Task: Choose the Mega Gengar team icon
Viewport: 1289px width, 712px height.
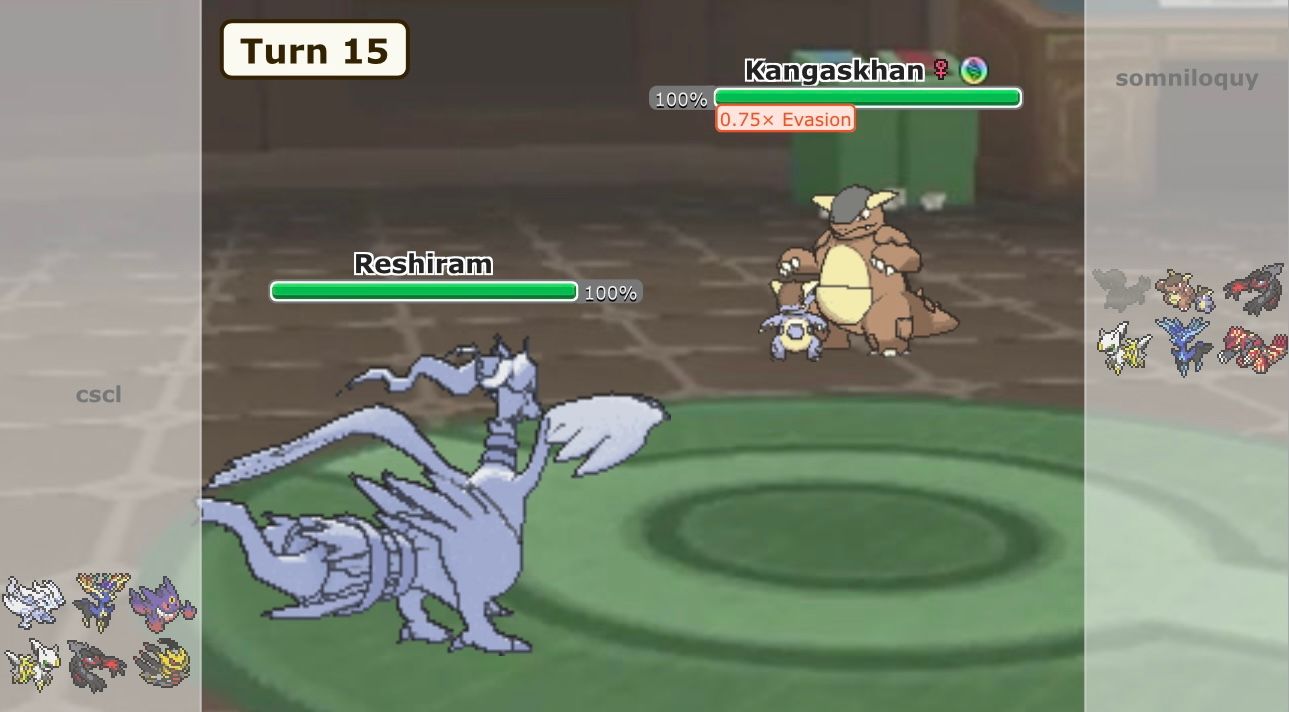Action: pyautogui.click(x=162, y=604)
